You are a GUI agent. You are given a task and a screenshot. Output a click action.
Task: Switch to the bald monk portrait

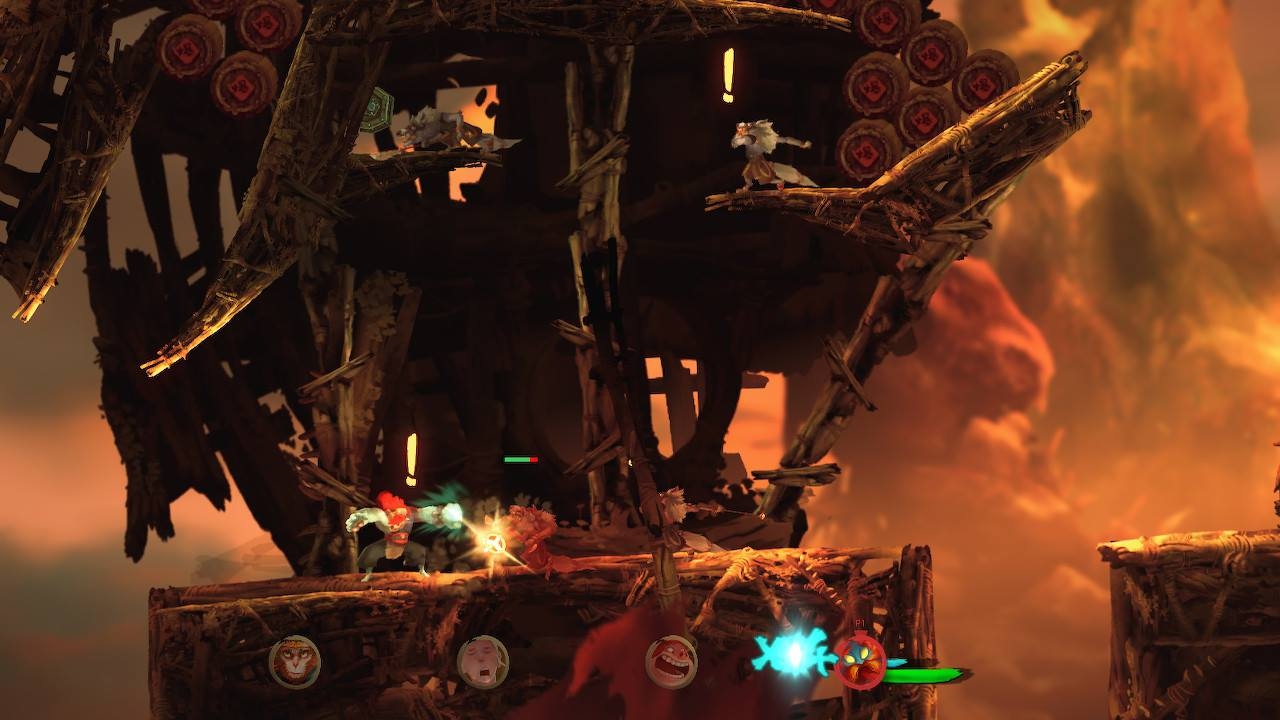[x=483, y=662]
